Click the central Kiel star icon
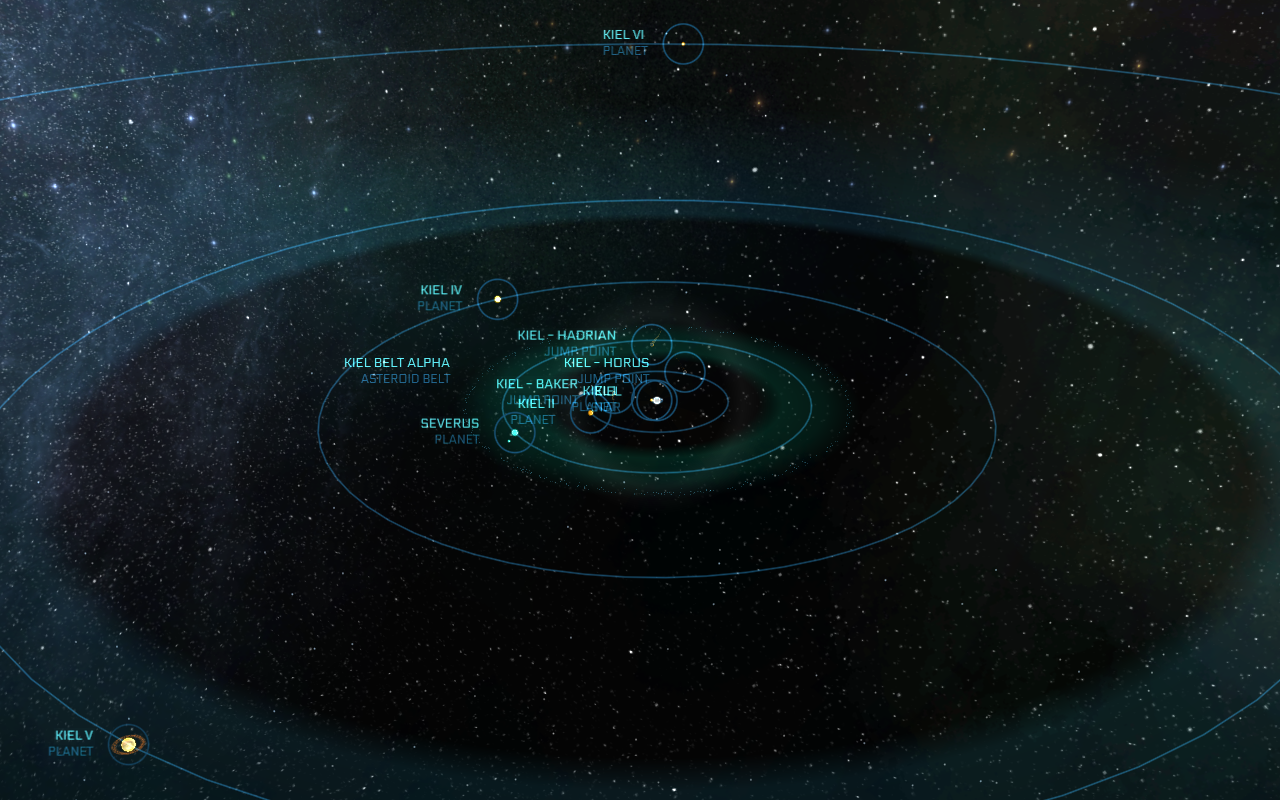Viewport: 1280px width, 800px height. [656, 400]
